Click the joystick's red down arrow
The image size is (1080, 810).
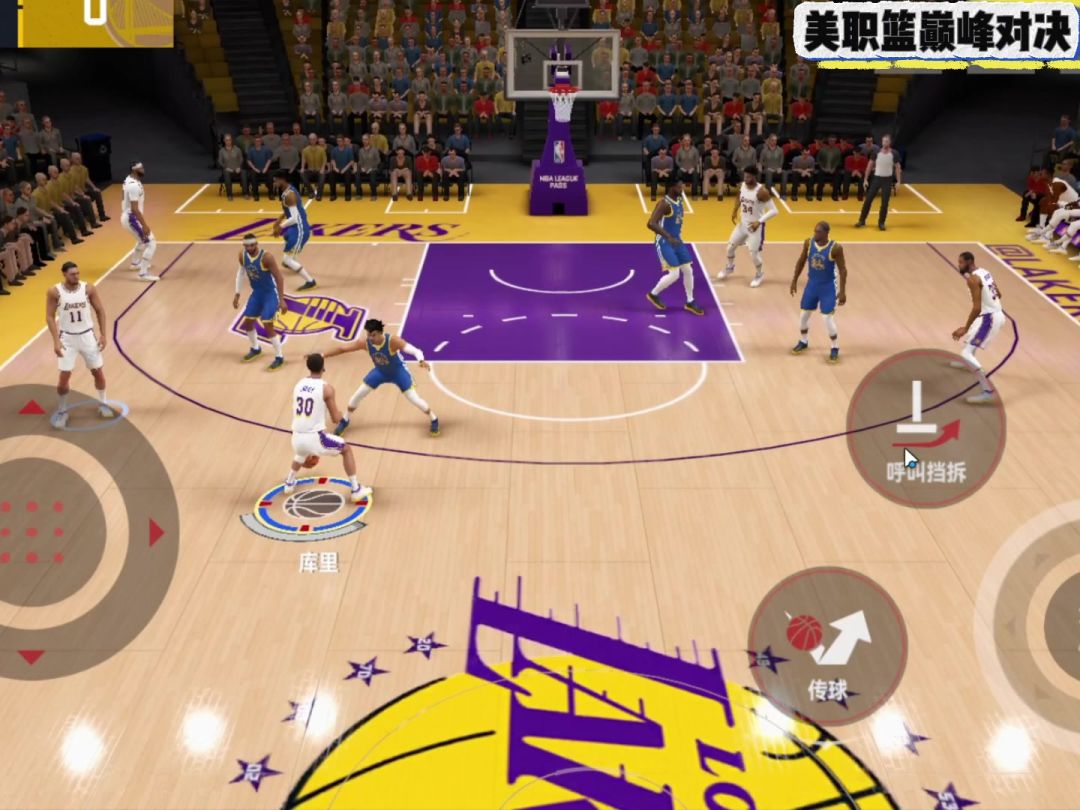(x=32, y=657)
